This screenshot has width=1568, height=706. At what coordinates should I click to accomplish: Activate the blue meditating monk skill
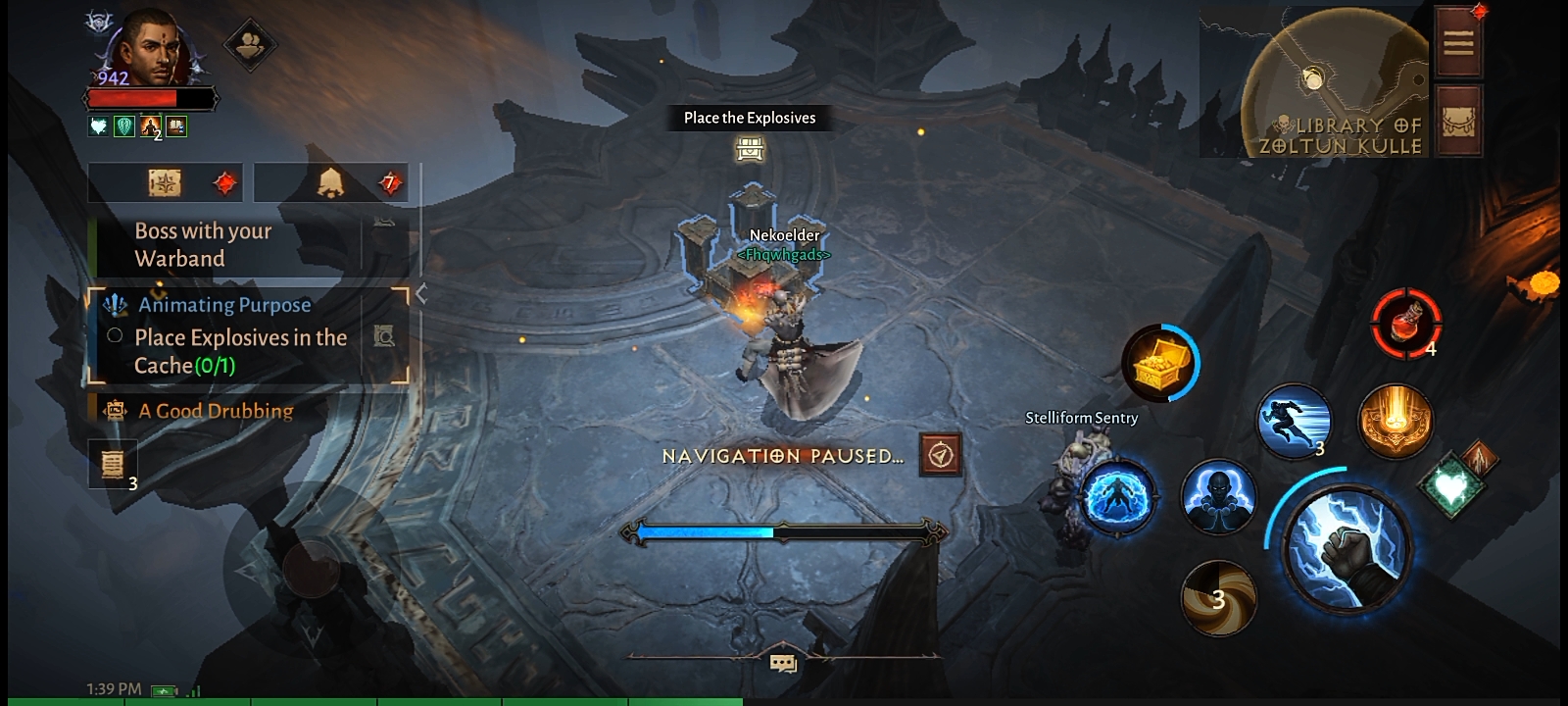point(1218,497)
